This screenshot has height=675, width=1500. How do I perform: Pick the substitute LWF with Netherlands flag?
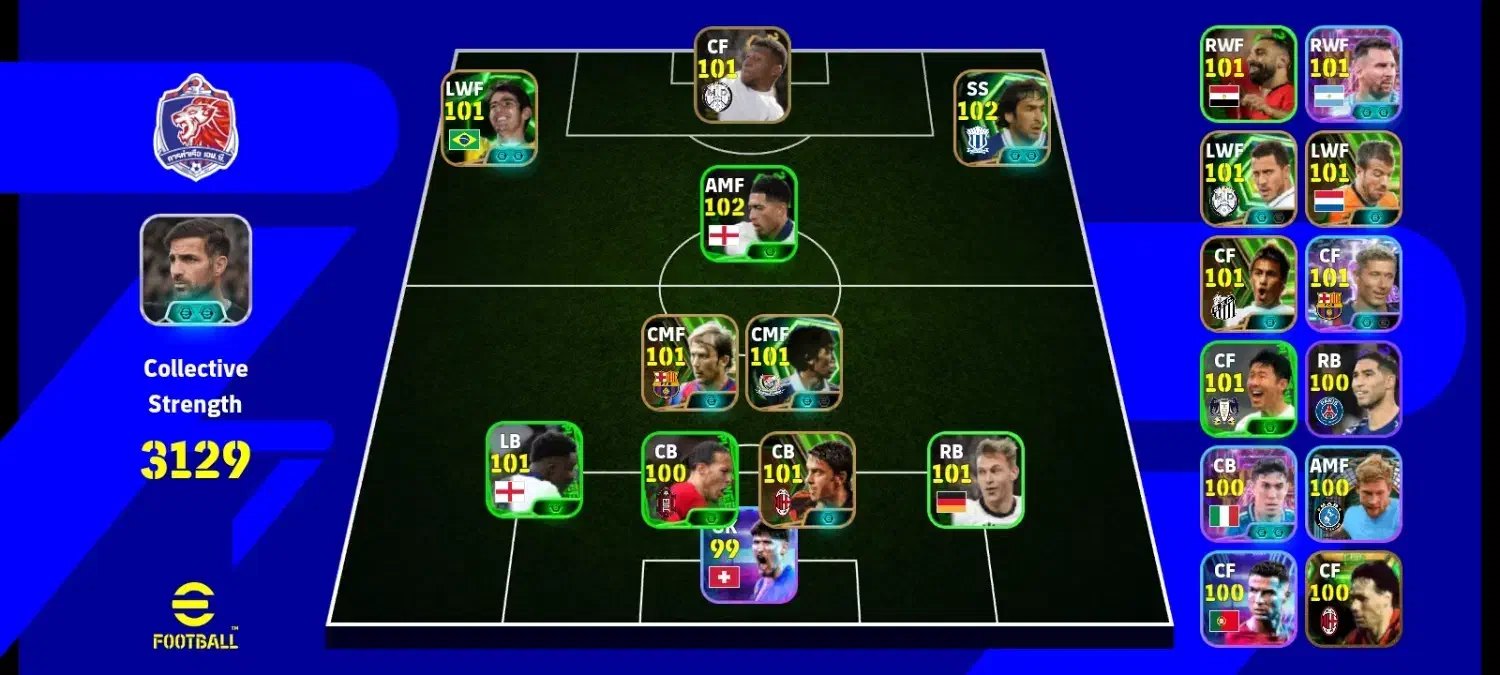pos(1353,179)
